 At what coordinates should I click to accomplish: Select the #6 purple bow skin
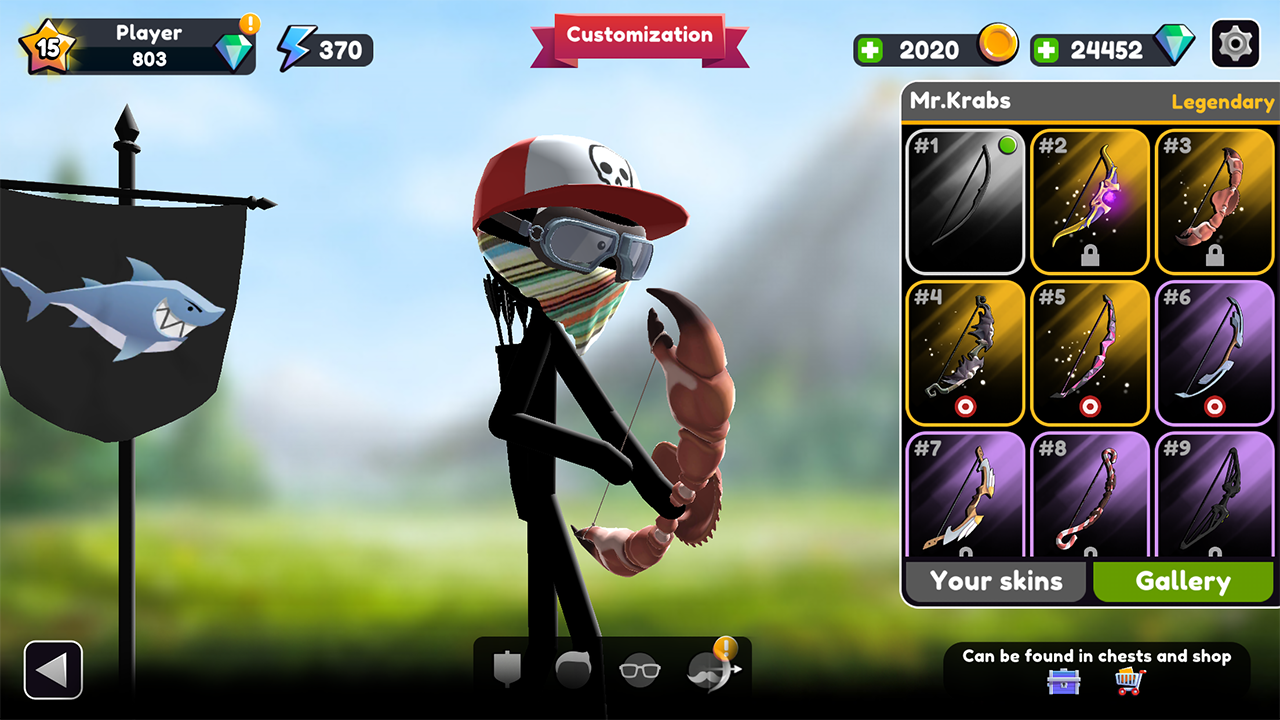pyautogui.click(x=1214, y=353)
